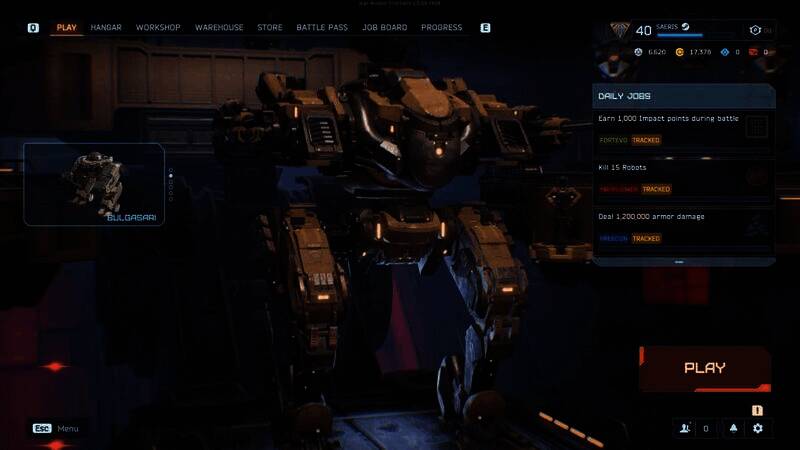Go to the Warehouse tab
The width and height of the screenshot is (800, 450).
(219, 28)
